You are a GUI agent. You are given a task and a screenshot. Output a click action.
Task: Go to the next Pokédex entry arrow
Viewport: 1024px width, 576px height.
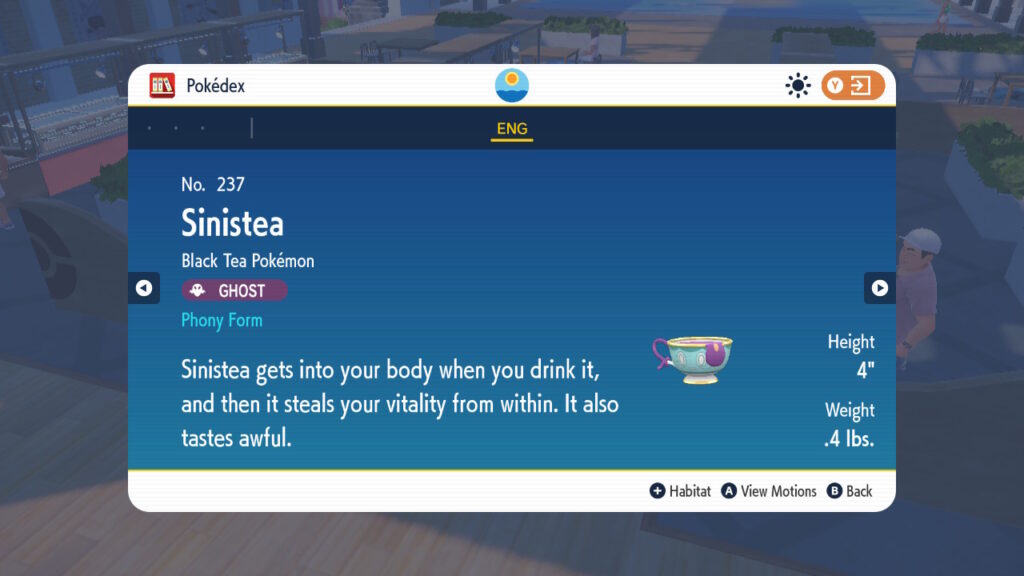pyautogui.click(x=879, y=288)
